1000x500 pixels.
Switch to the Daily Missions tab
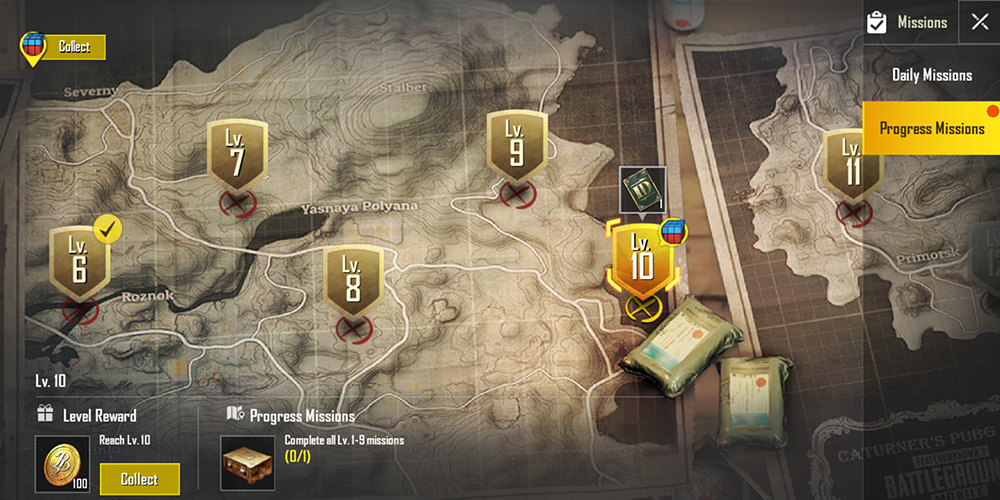pos(931,75)
